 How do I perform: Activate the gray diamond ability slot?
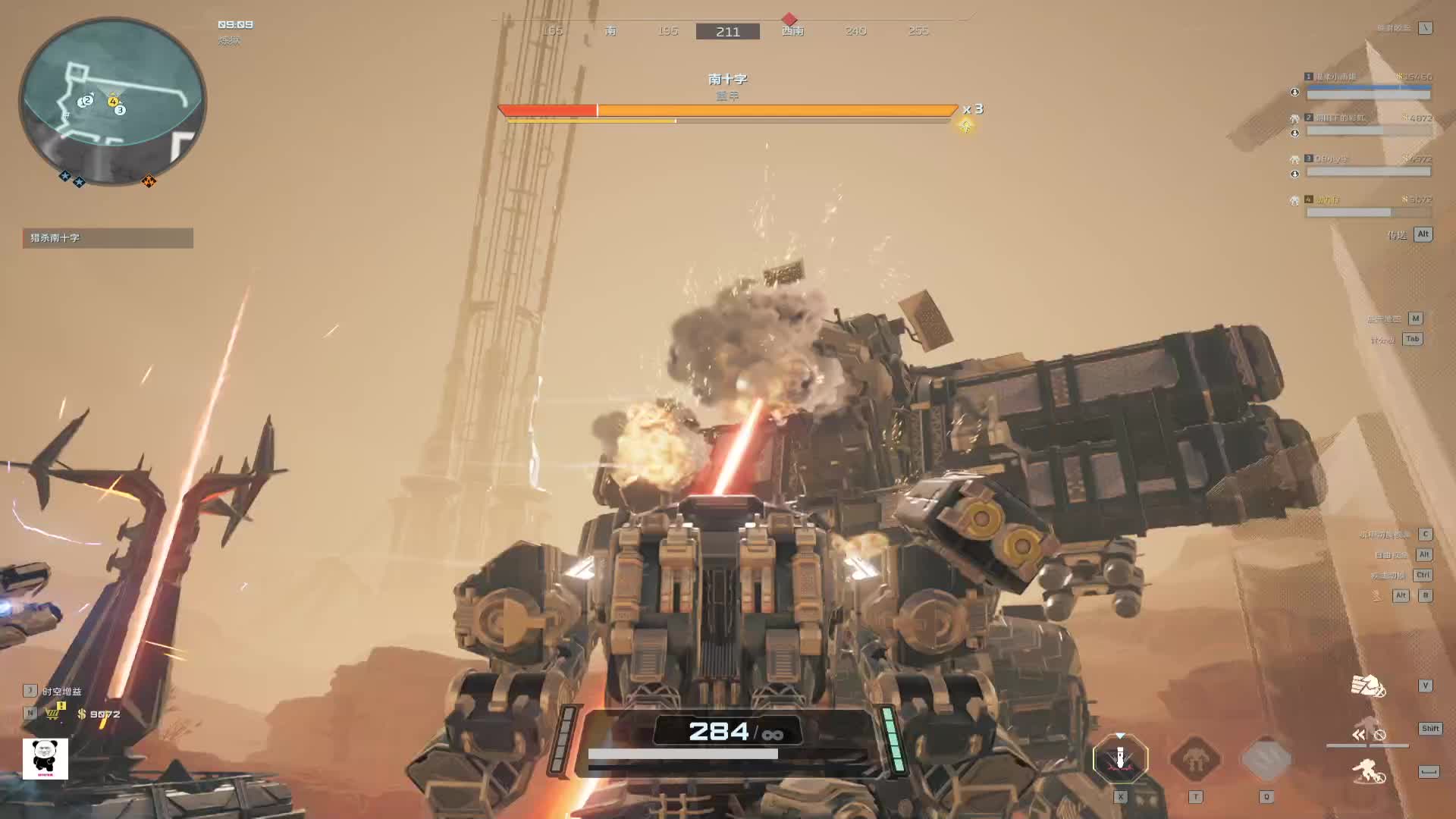coord(1266,758)
